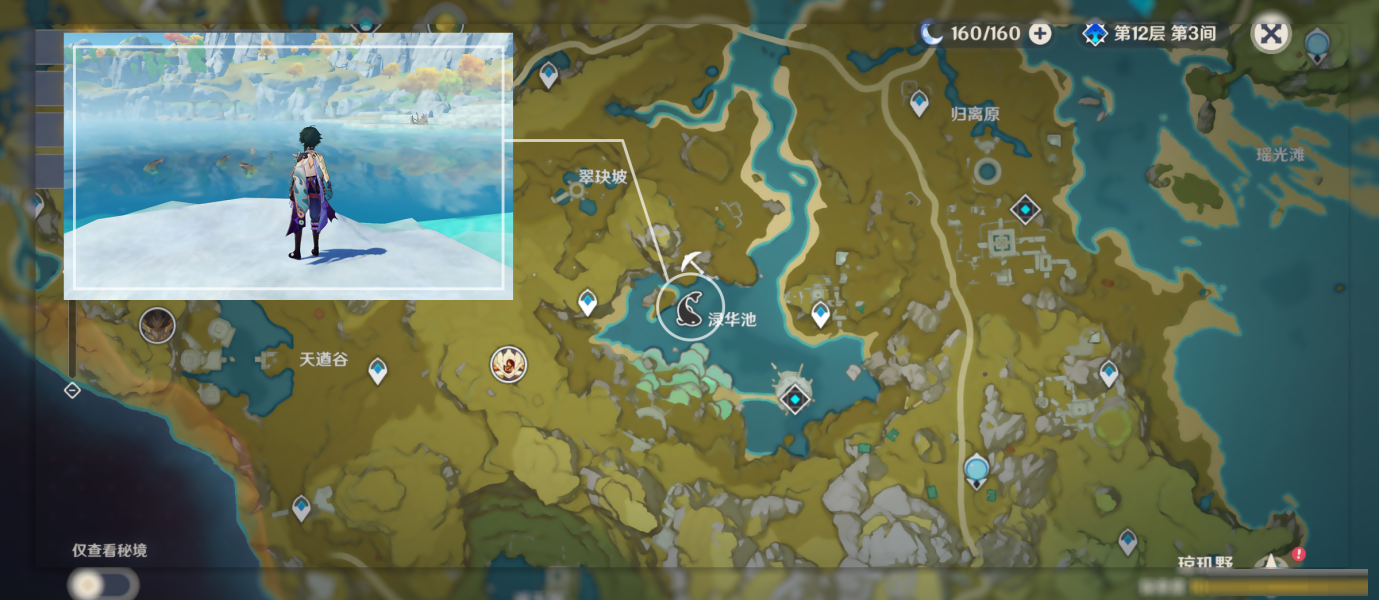Image resolution: width=1379 pixels, height=600 pixels.
Task: Select the domain marker on the lake island
Action: 794,399
